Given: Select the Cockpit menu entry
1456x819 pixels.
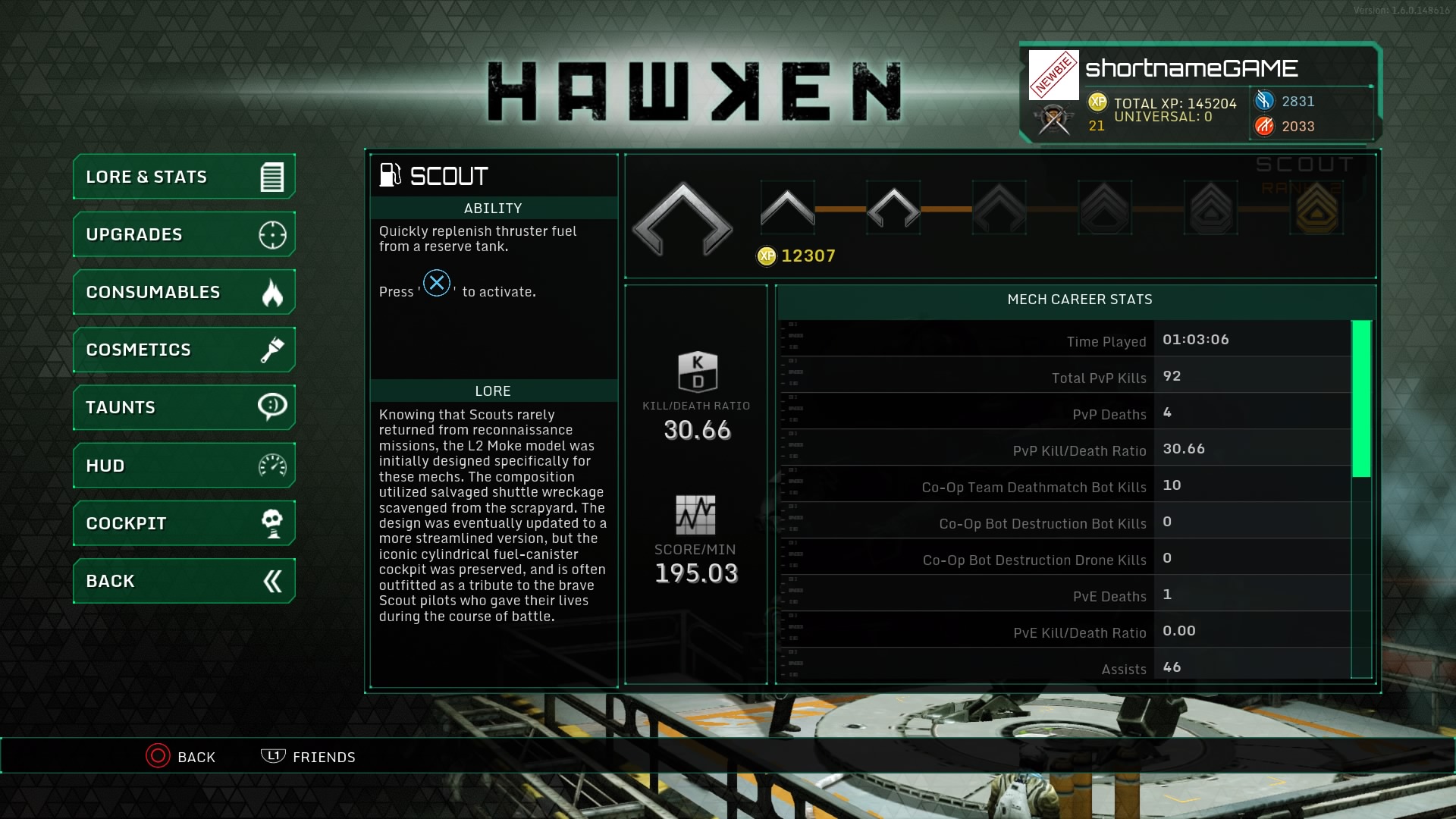Looking at the screenshot, I should coord(184,523).
